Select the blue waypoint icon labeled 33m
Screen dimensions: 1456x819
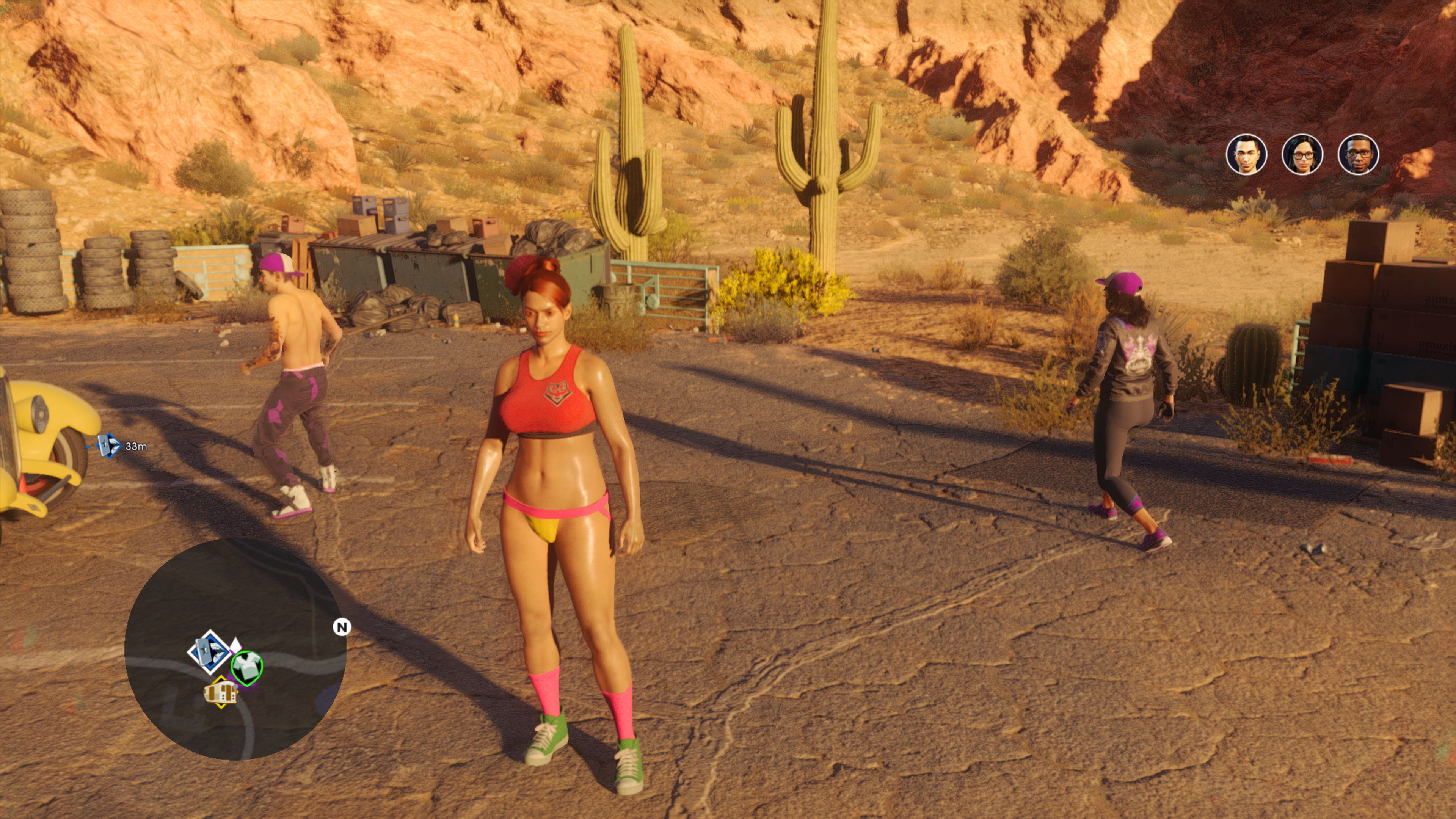[108, 446]
